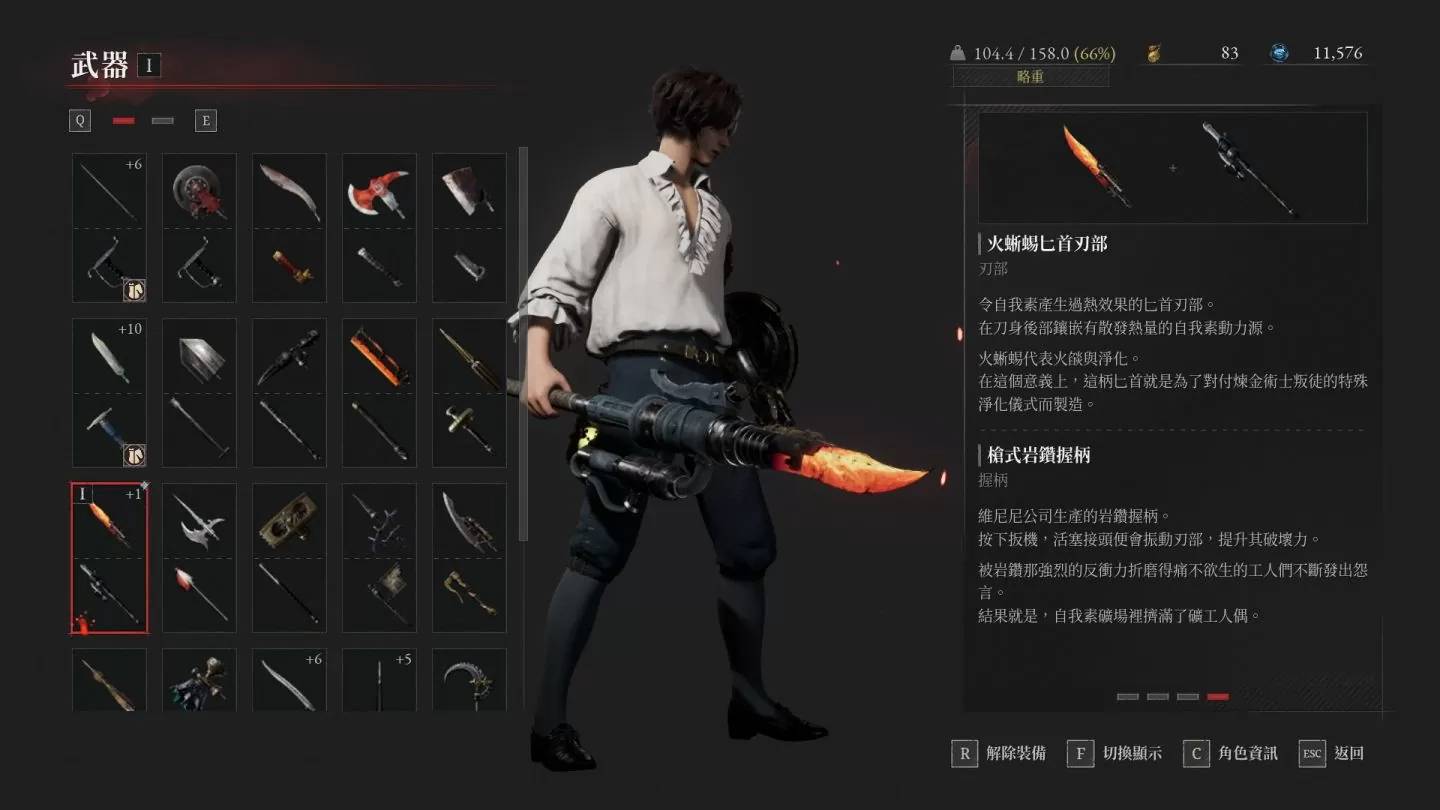The height and width of the screenshot is (810, 1440).
Task: Select the black dagger blade weapon
Action: [x=289, y=392]
